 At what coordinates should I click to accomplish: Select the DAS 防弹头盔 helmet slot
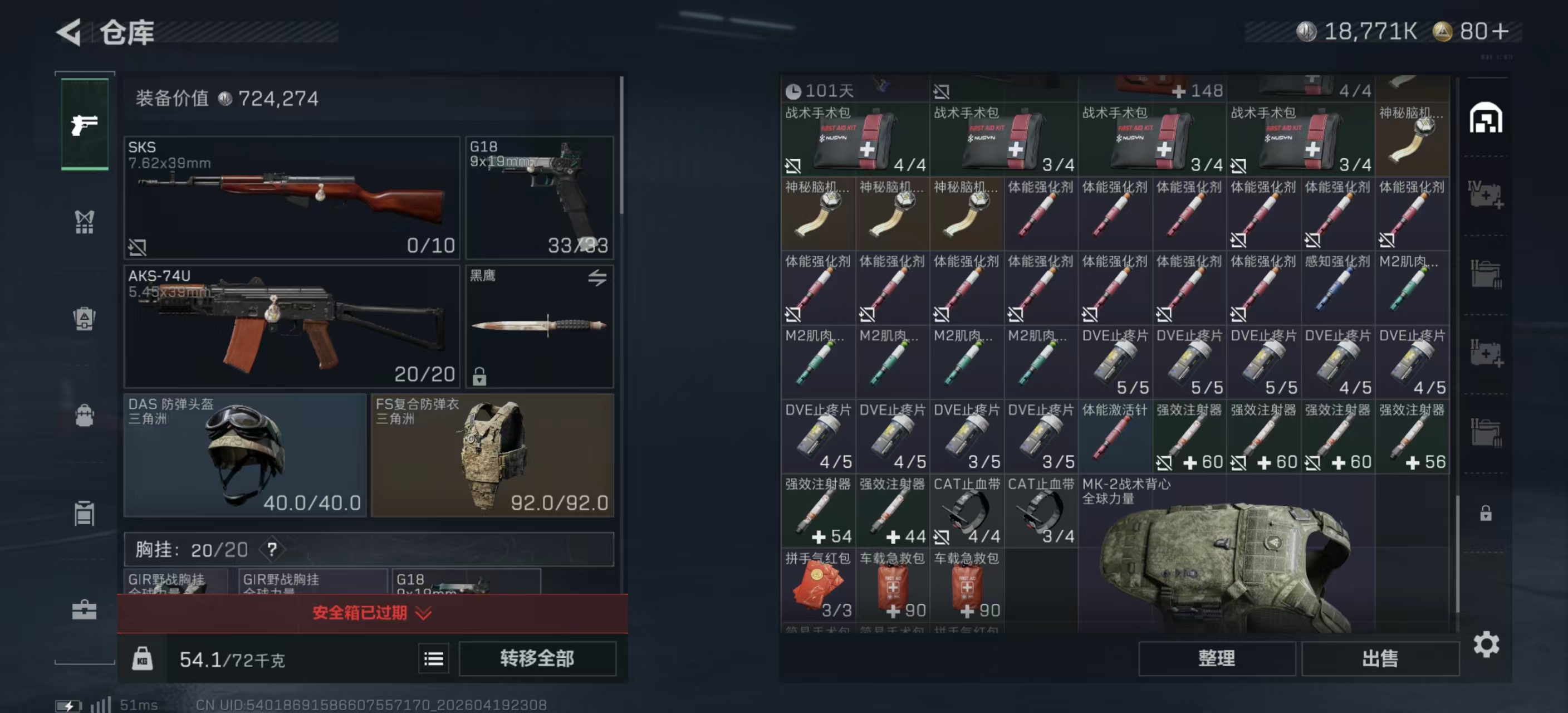244,455
